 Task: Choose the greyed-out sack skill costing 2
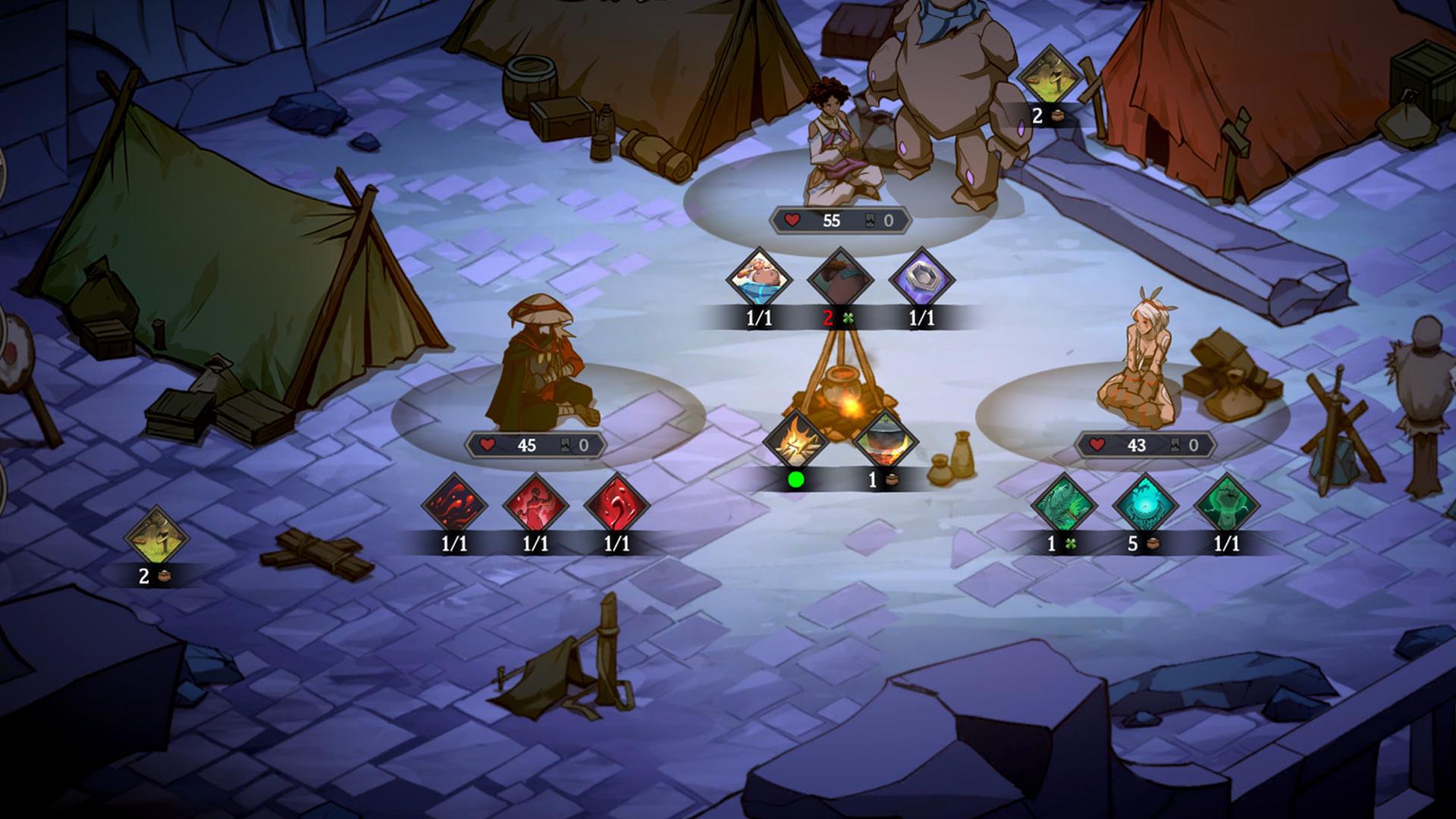(x=840, y=279)
